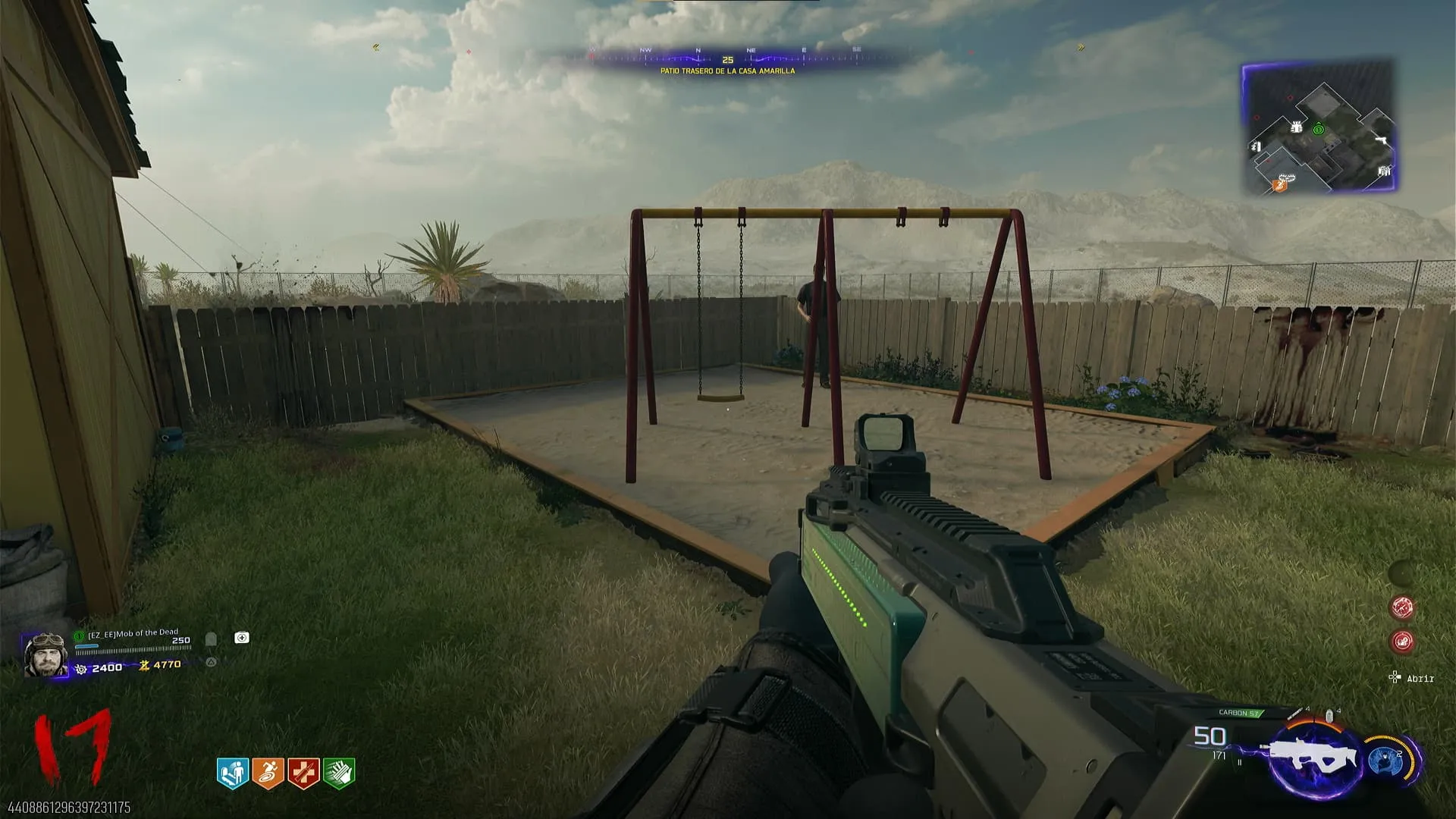This screenshot has width=1456, height=819.
Task: Select the blue Quick Revive perk icon
Action: (x=233, y=773)
